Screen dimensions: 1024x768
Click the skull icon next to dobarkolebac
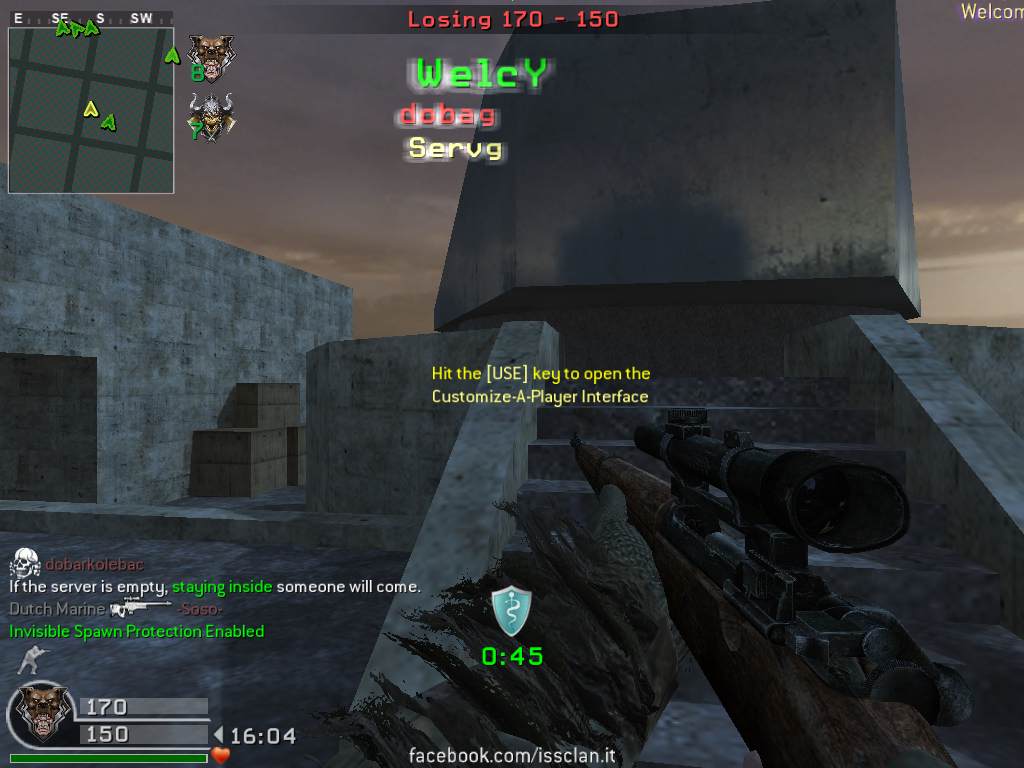(25, 564)
